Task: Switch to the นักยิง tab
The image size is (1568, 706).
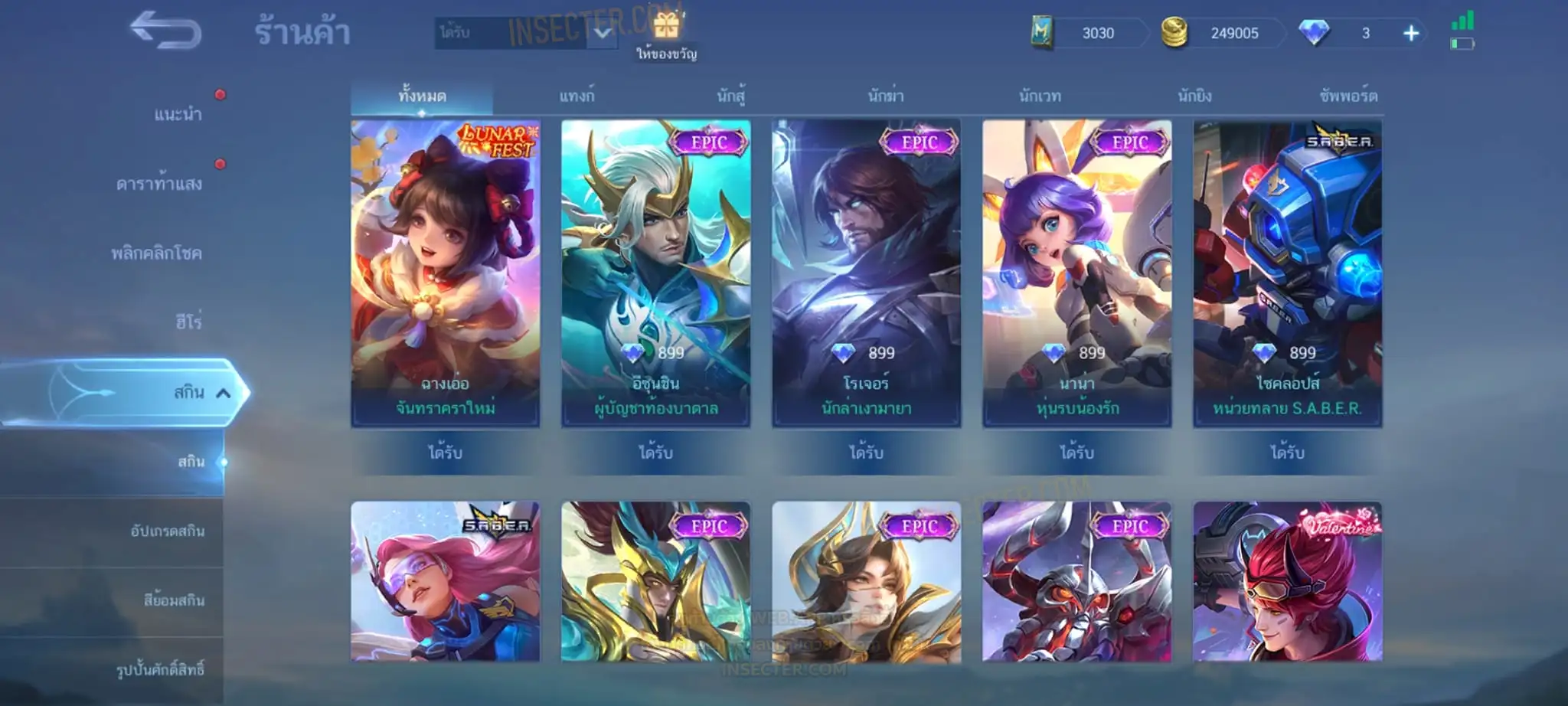Action: 1194,96
